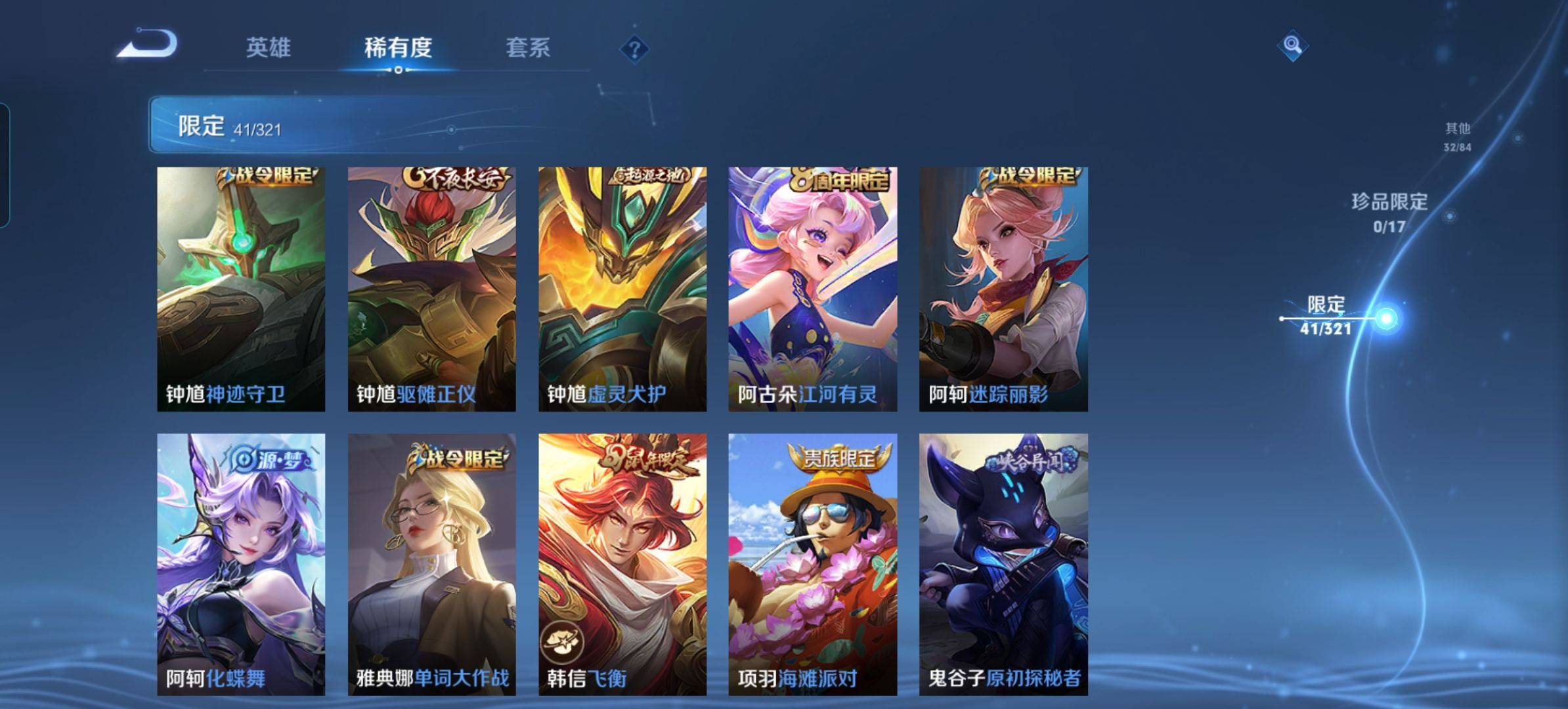The height and width of the screenshot is (709, 1568).
Task: Pick the 阿古朵 江河有灵 skin card
Action: tap(813, 289)
